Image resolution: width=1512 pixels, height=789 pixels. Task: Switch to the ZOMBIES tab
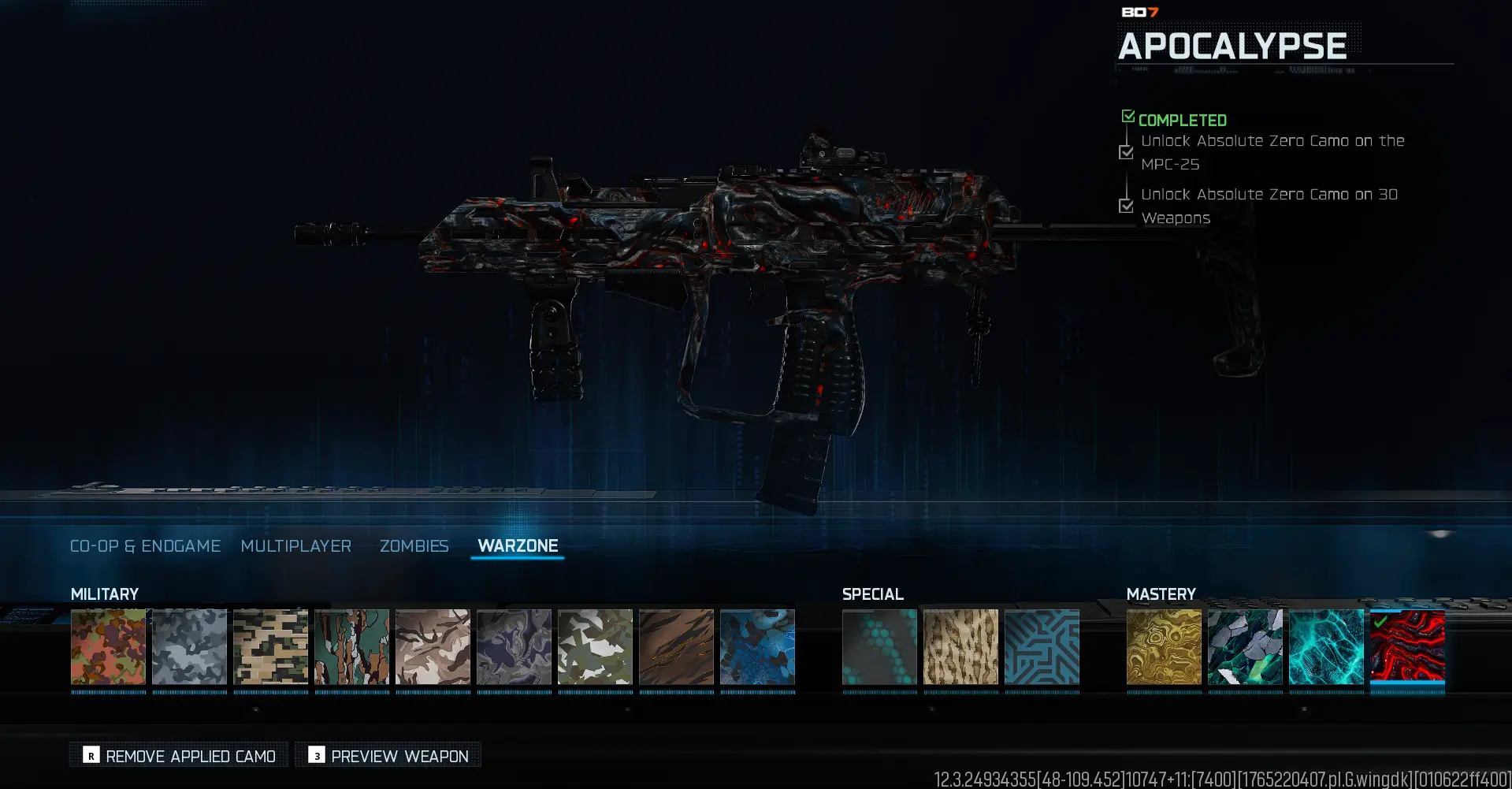click(414, 545)
